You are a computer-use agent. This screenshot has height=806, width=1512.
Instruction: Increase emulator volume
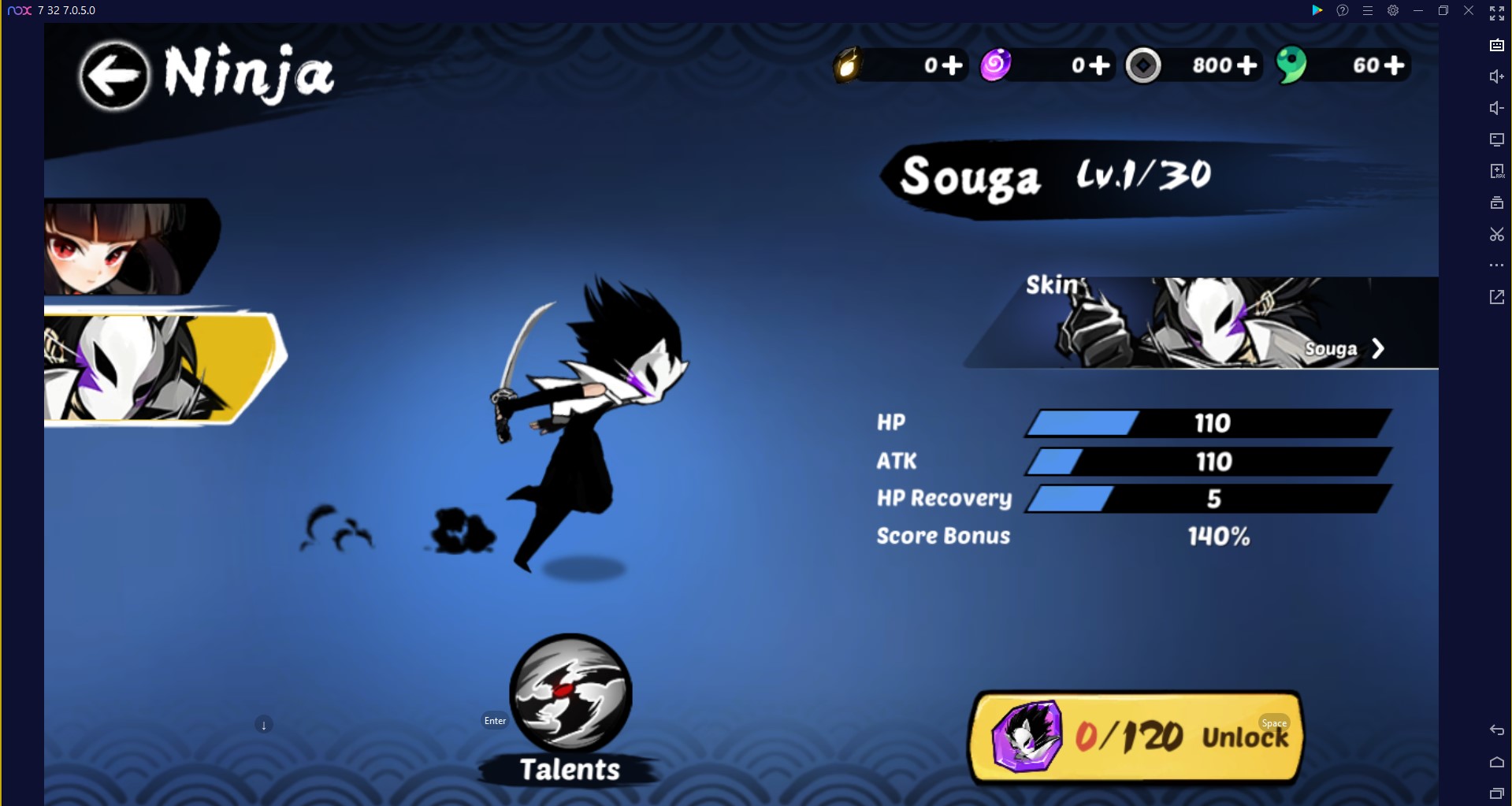tap(1496, 76)
